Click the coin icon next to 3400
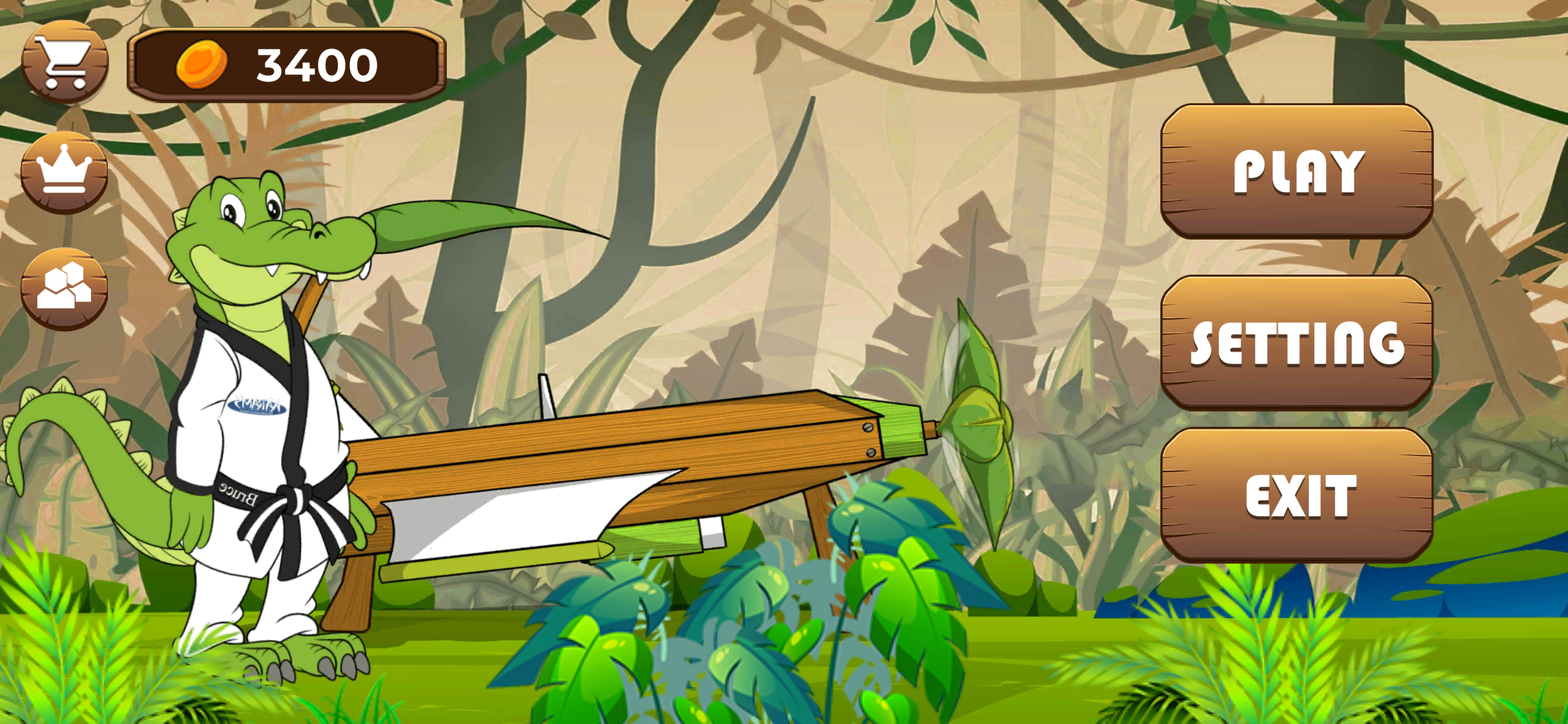 pyautogui.click(x=201, y=64)
